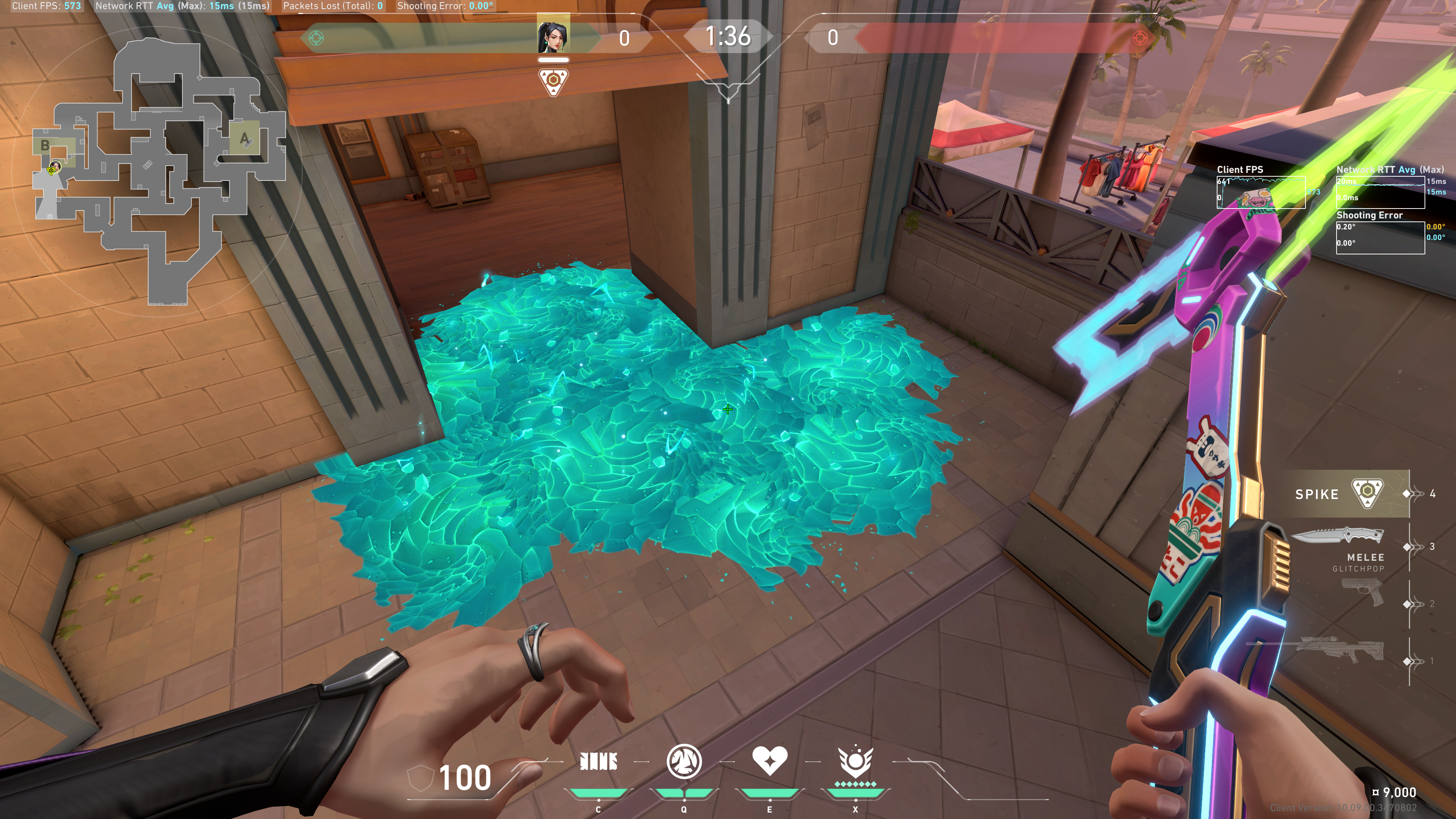
Task: Click the Shooting Error graph
Action: [x=1380, y=237]
